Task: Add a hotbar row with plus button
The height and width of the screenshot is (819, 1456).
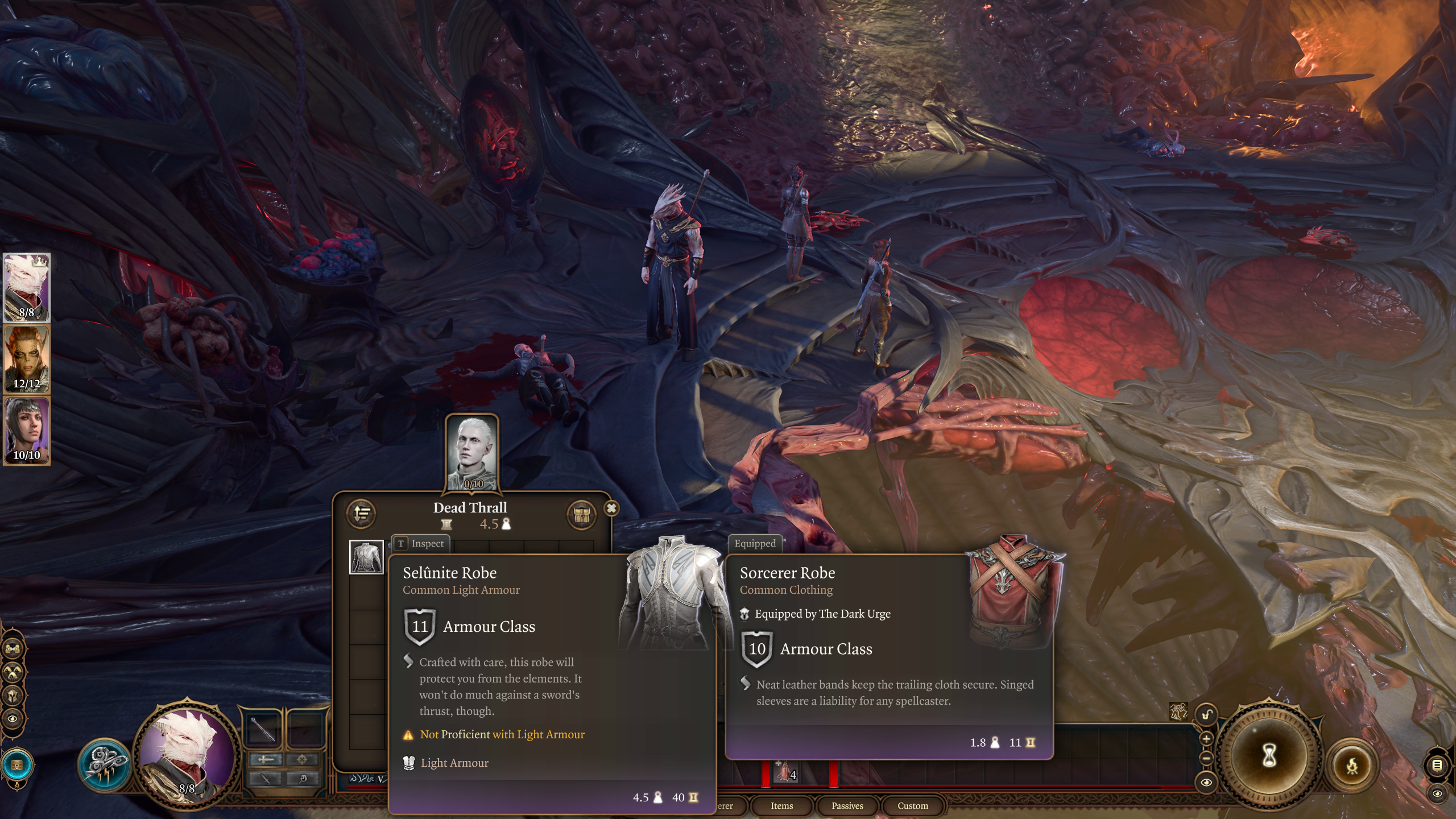Action: click(1206, 738)
